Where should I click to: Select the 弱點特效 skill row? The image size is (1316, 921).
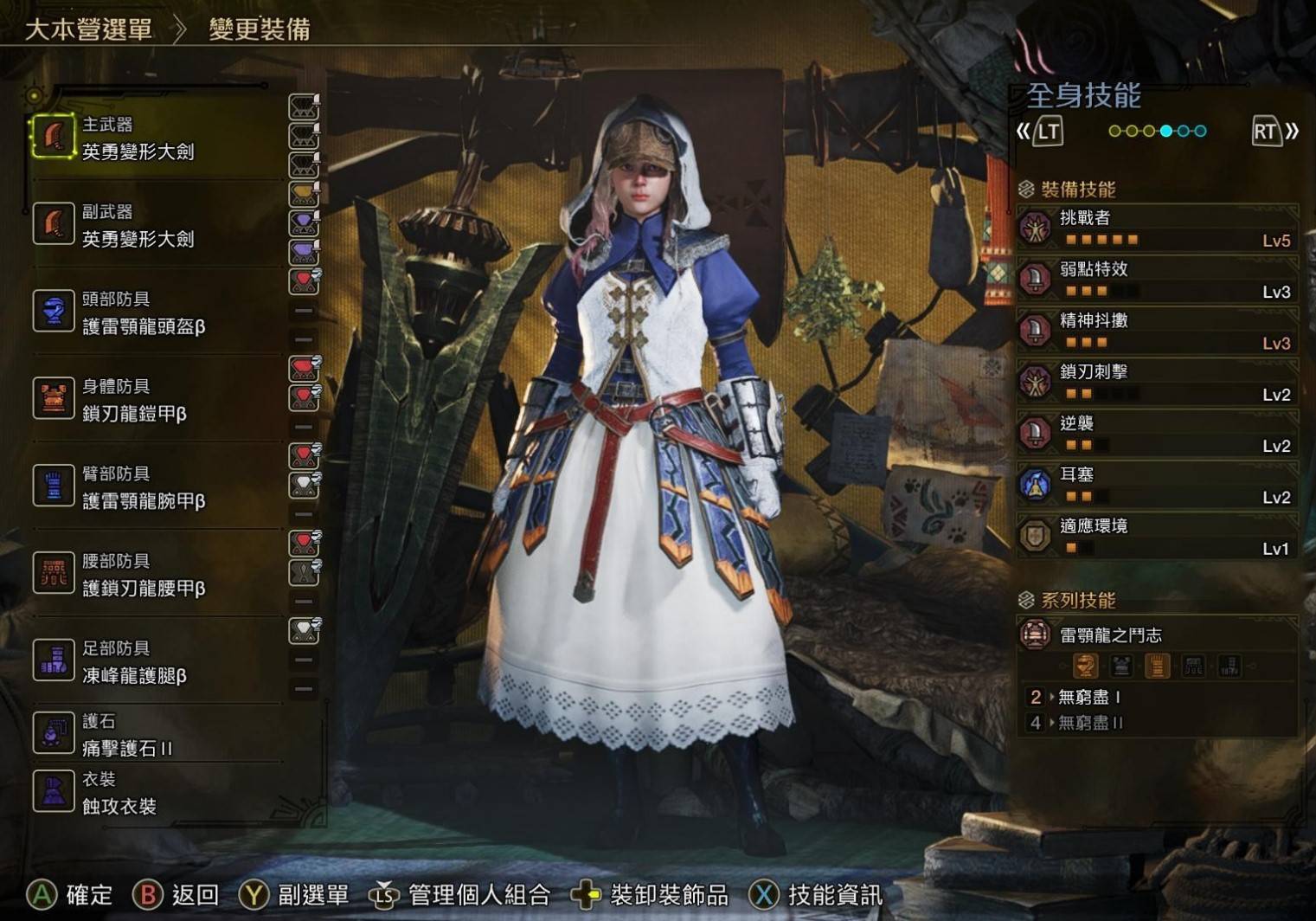tap(1157, 280)
